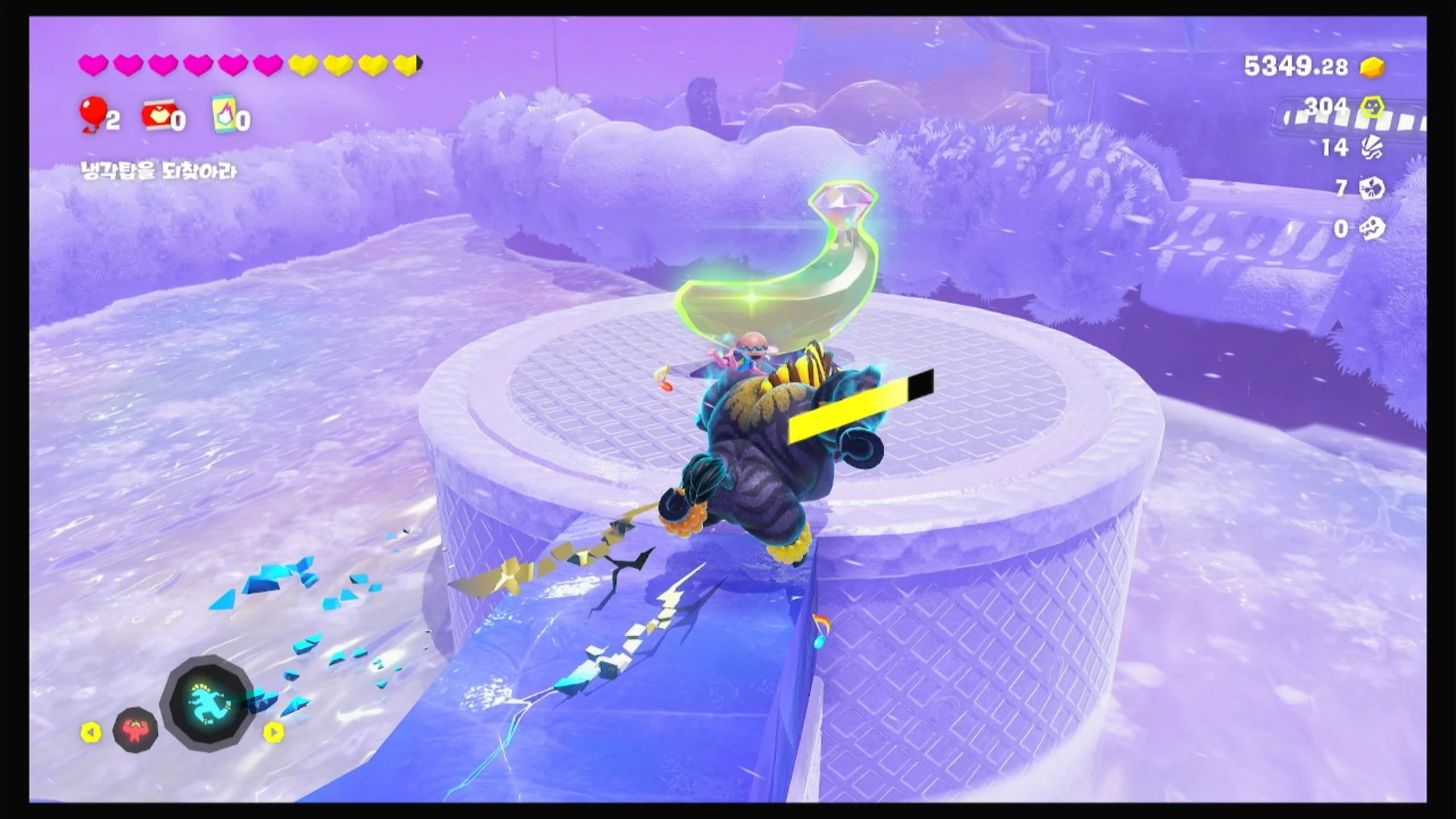Select the red heart juice can icon
This screenshot has height=819, width=1456.
click(x=156, y=117)
